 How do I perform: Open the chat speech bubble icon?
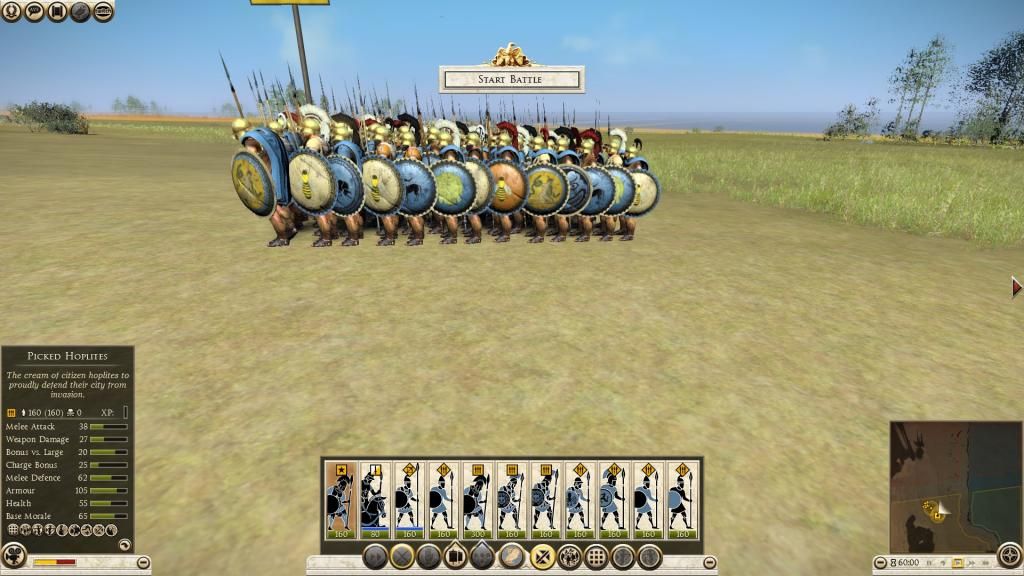point(34,12)
